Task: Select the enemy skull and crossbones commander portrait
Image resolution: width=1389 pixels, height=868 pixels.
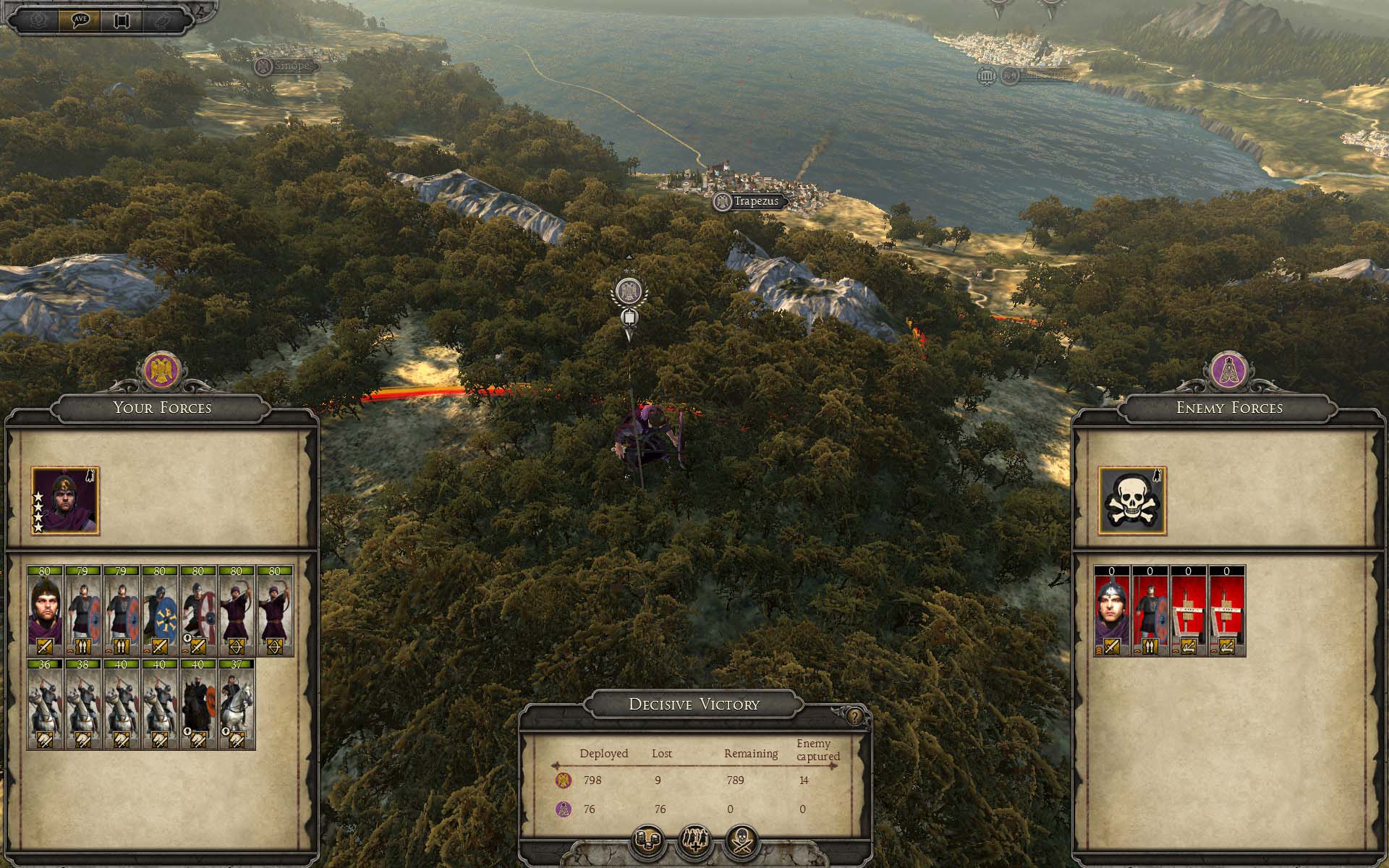Action: point(1132,501)
